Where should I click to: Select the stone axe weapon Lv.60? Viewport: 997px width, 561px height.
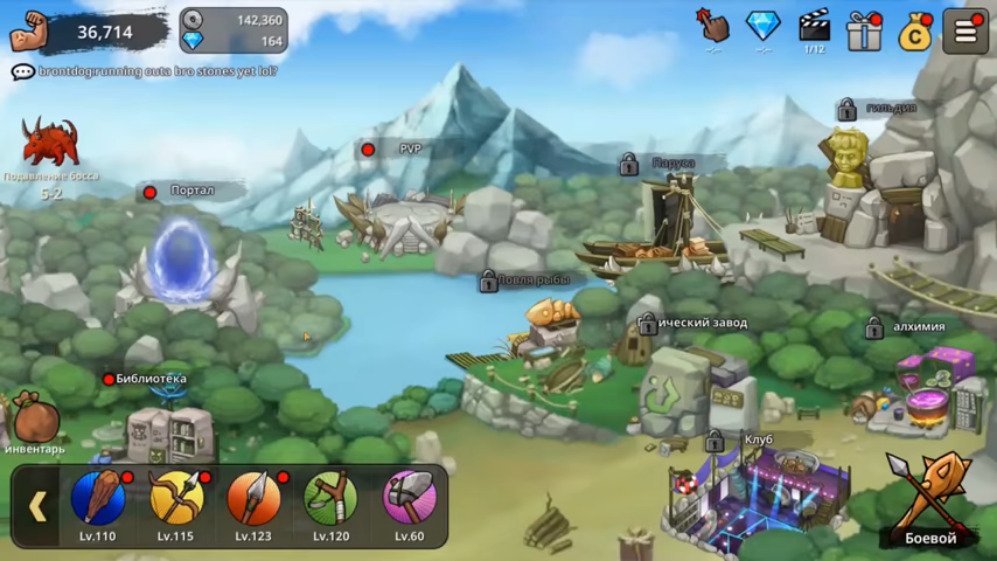point(409,498)
